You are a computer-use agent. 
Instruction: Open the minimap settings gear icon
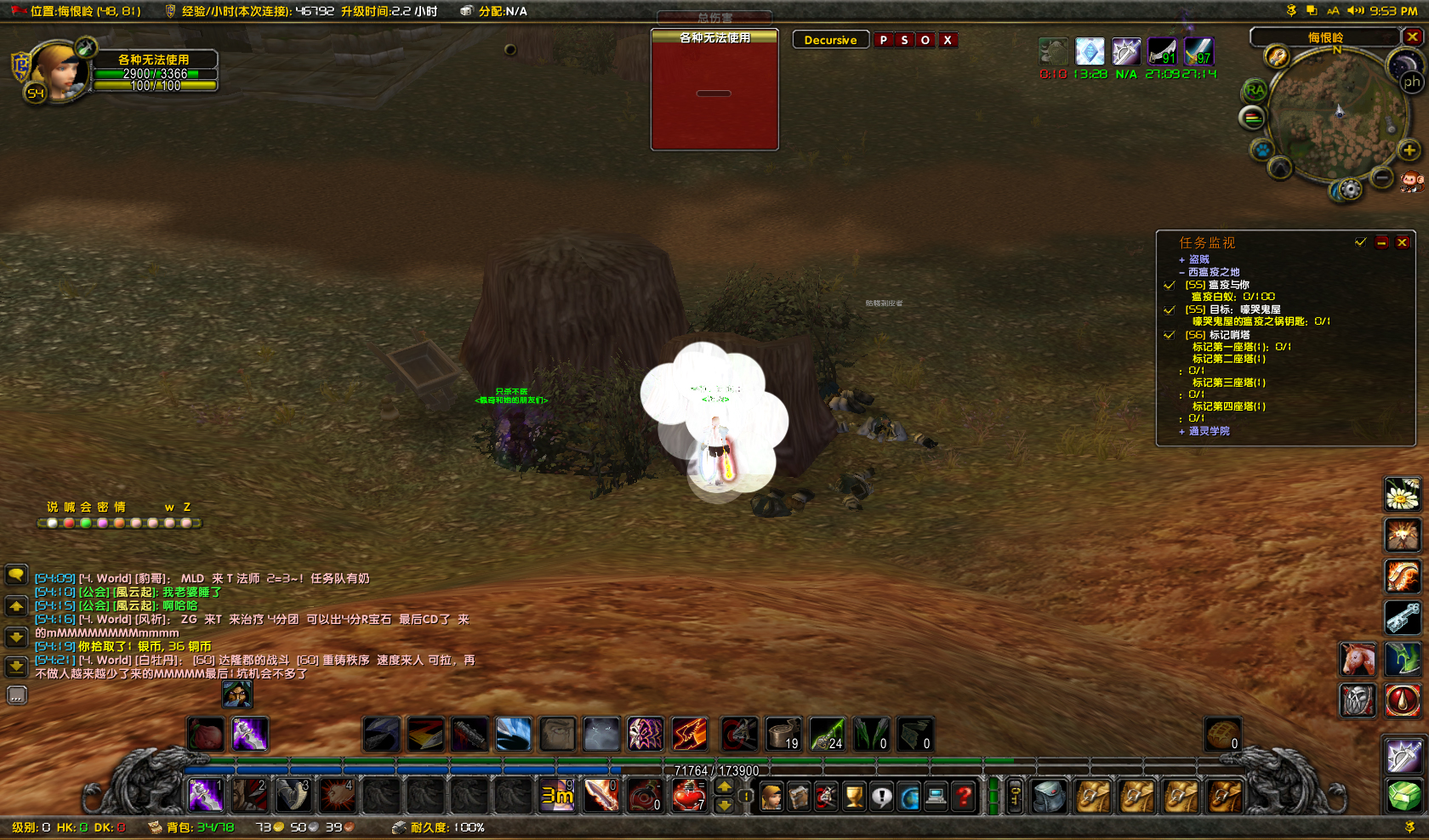[1351, 189]
